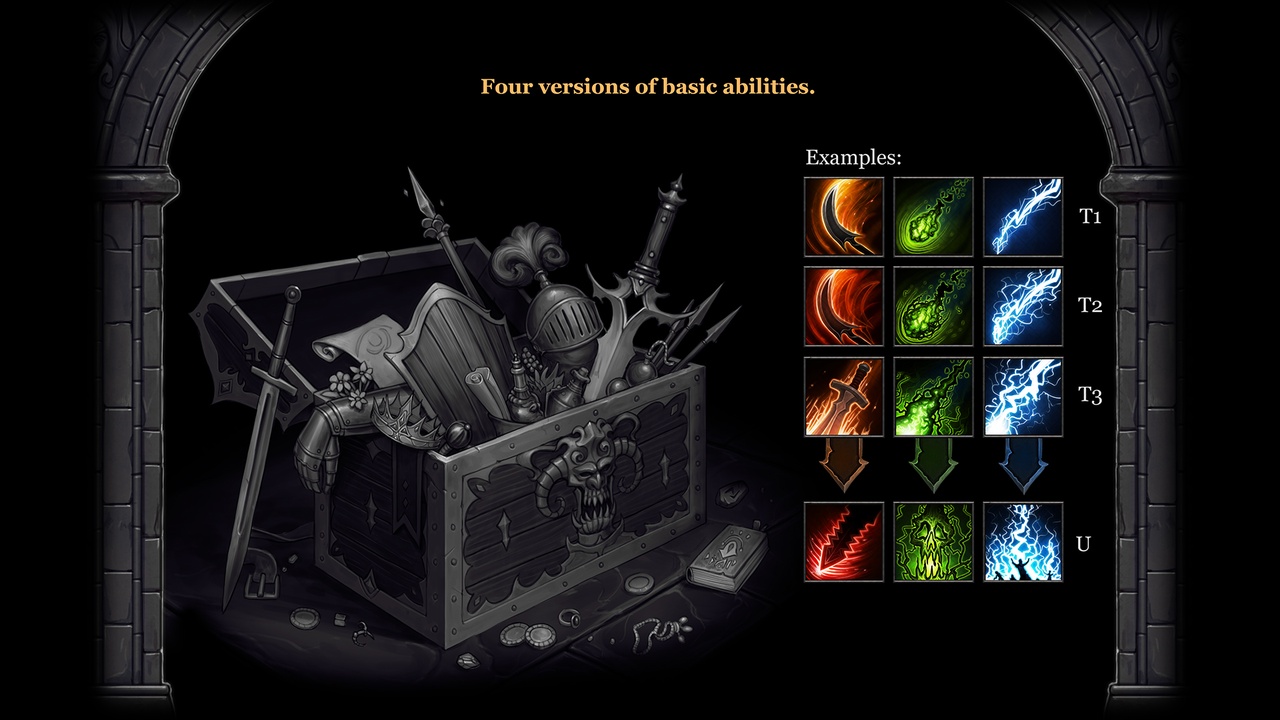
Task: Select the T3 flaming sword ability icon
Action: [844, 396]
